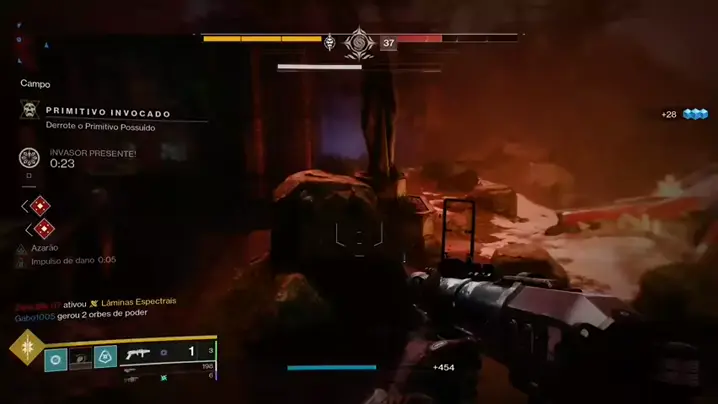Click the Gambit emblem between team bars
718x404 pixels.
pyautogui.click(x=355, y=42)
